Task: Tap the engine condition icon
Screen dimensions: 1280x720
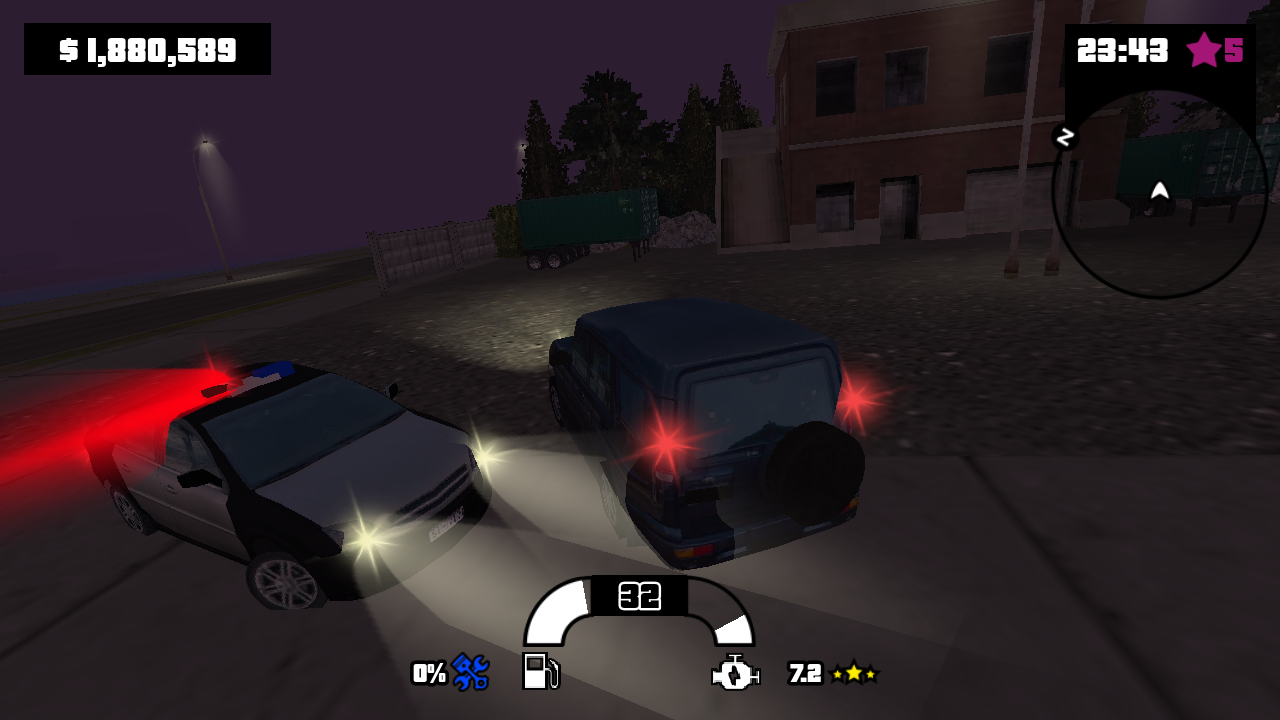Action: (x=733, y=675)
